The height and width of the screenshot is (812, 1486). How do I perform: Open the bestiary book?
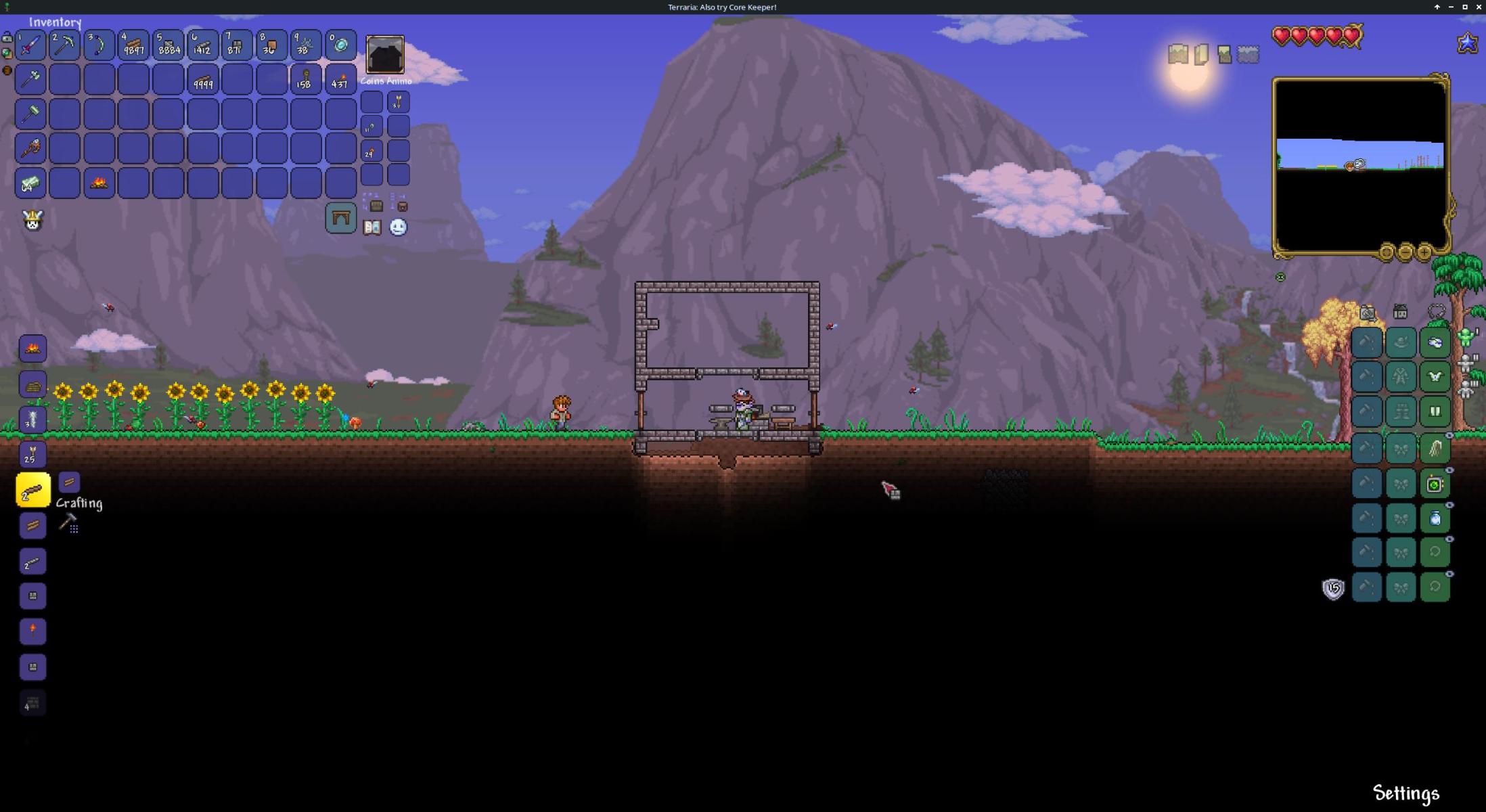372,227
